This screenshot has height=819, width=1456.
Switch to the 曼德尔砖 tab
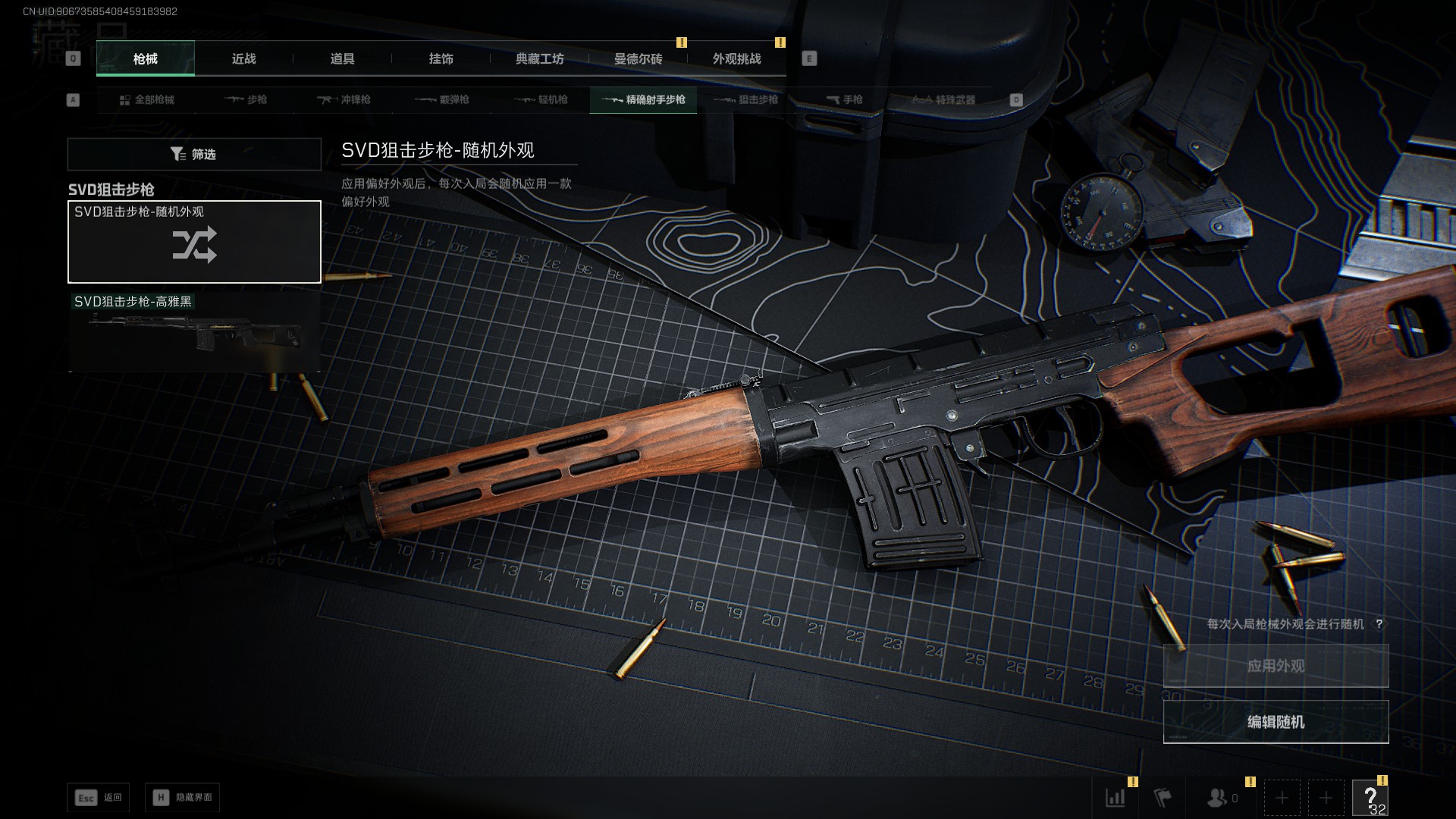[638, 58]
